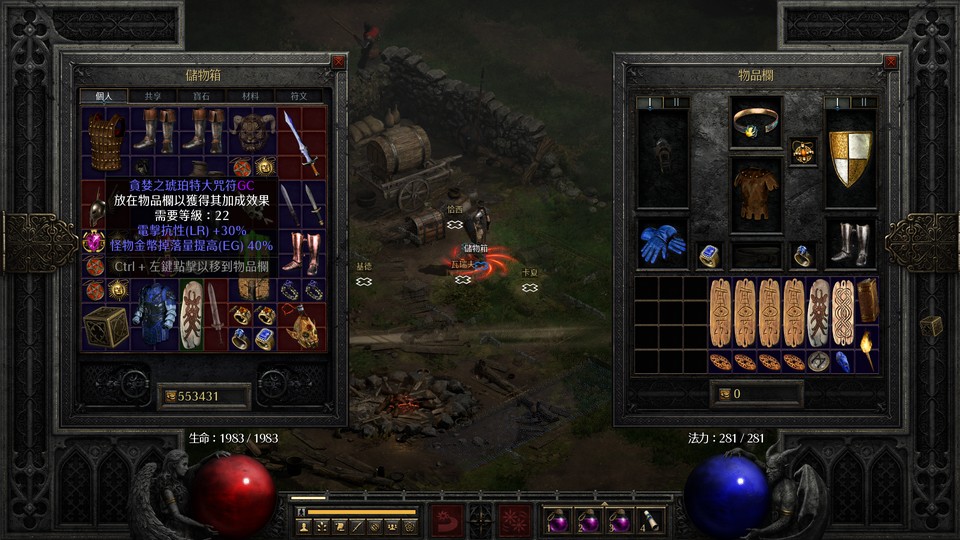Close the stash window
Screen dimensions: 960x540
(339, 62)
